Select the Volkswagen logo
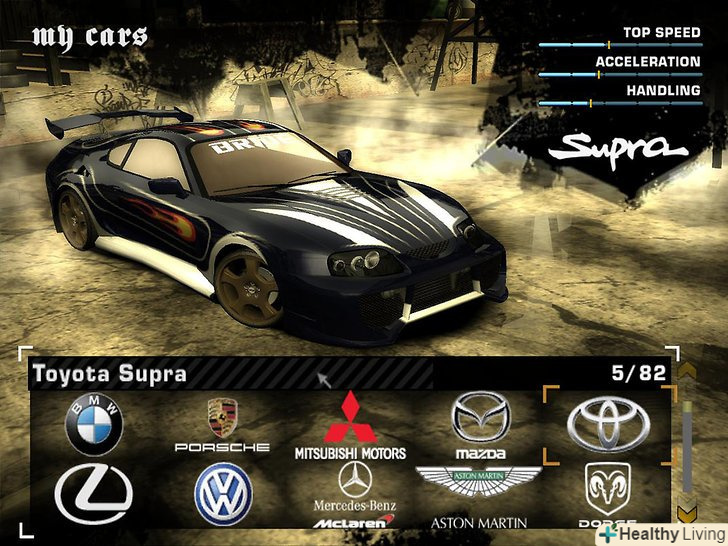The image size is (728, 546). tap(222, 494)
